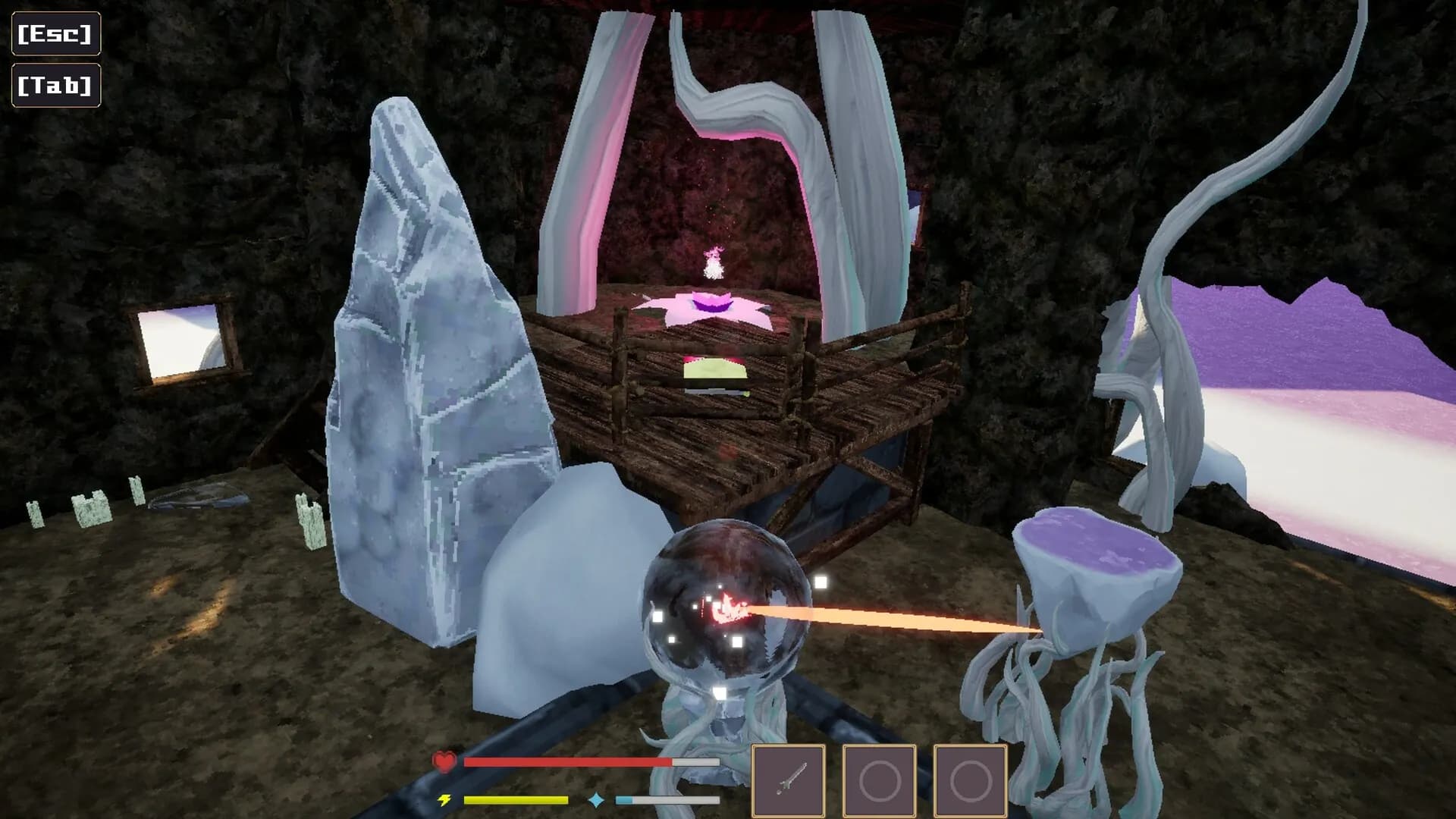This screenshot has width=1456, height=819.
Task: Click the blue mana bar
Action: [667, 798]
